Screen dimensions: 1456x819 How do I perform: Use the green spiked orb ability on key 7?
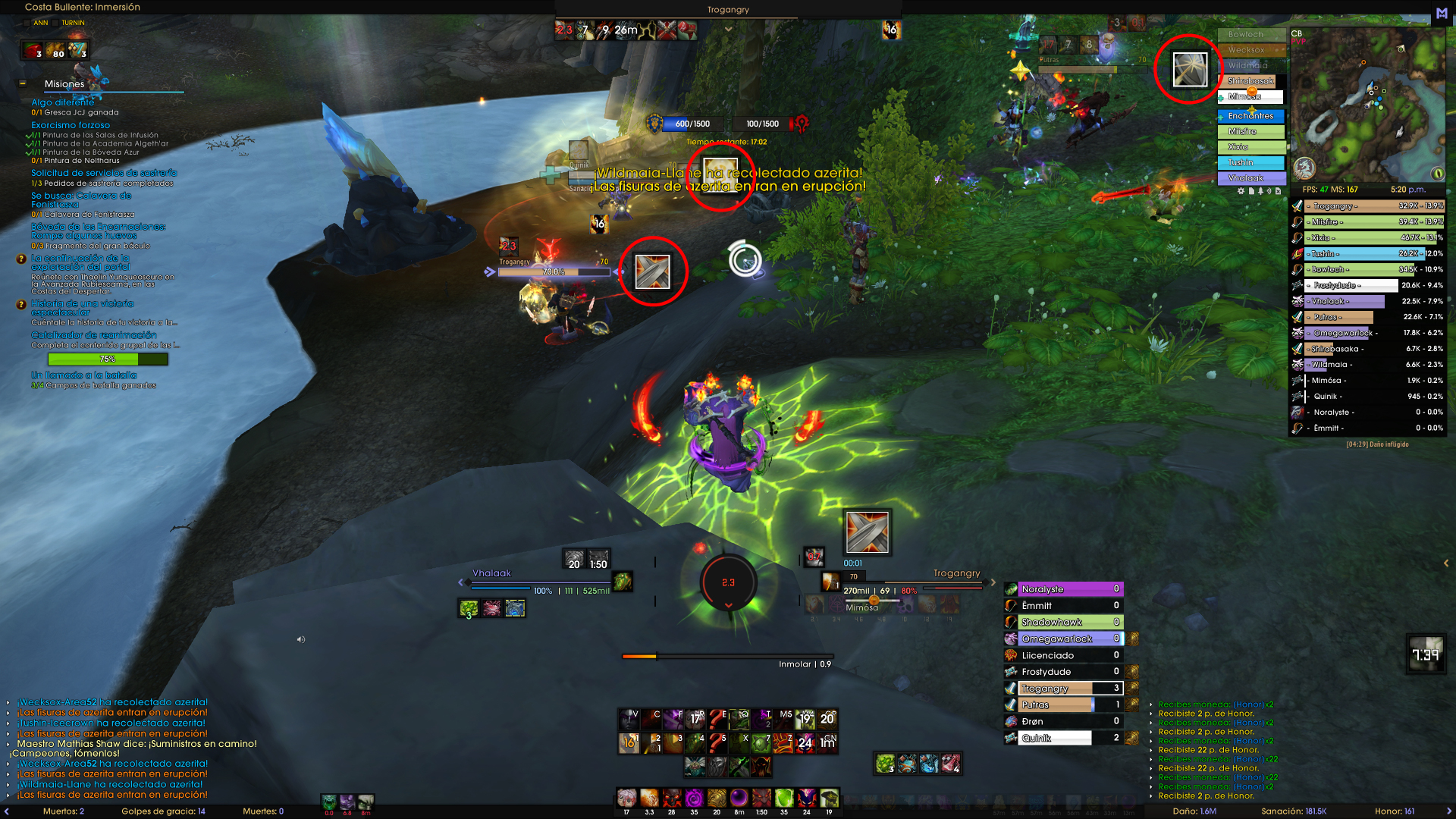pos(761,743)
